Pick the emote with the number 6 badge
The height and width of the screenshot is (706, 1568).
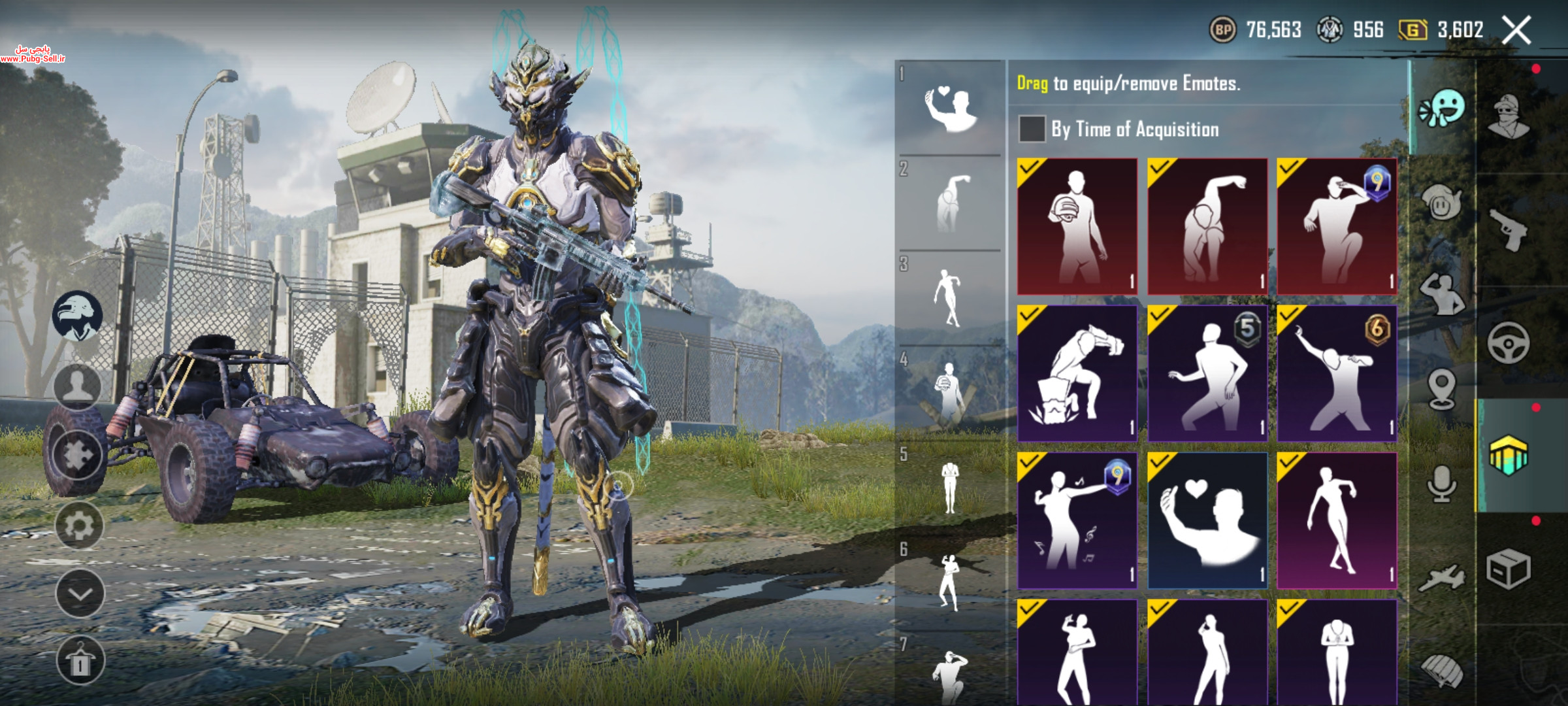point(1337,373)
